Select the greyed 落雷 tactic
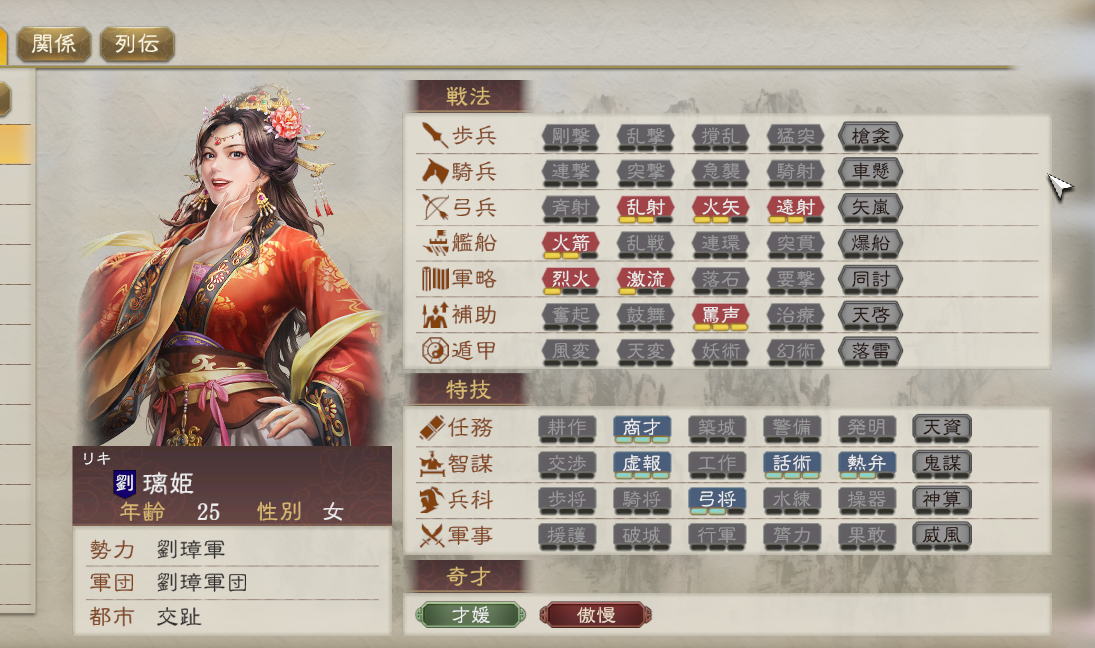This screenshot has width=1095, height=648. point(871,351)
